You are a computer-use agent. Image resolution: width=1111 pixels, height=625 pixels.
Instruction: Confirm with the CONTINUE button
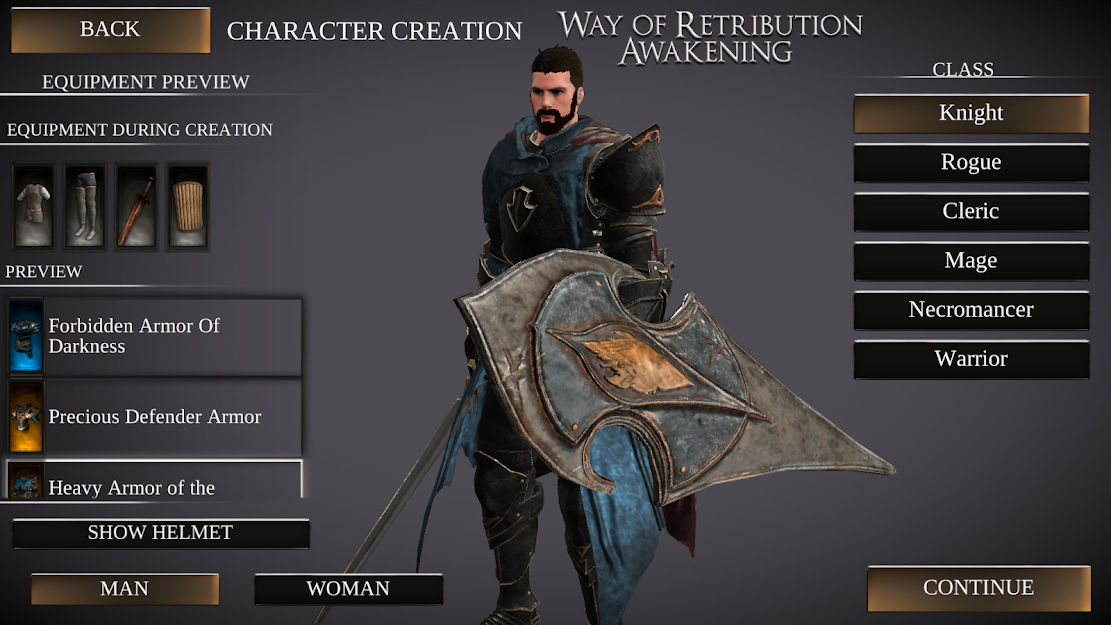click(978, 588)
